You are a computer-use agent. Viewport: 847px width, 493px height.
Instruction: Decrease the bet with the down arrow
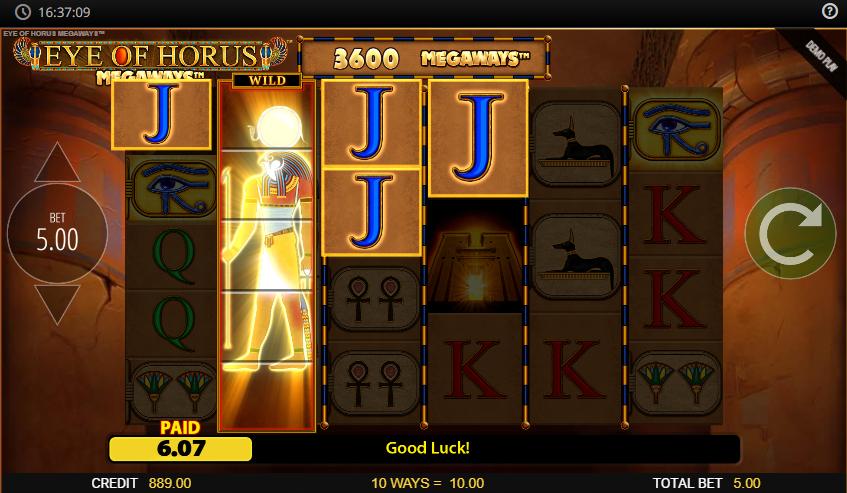click(x=57, y=305)
